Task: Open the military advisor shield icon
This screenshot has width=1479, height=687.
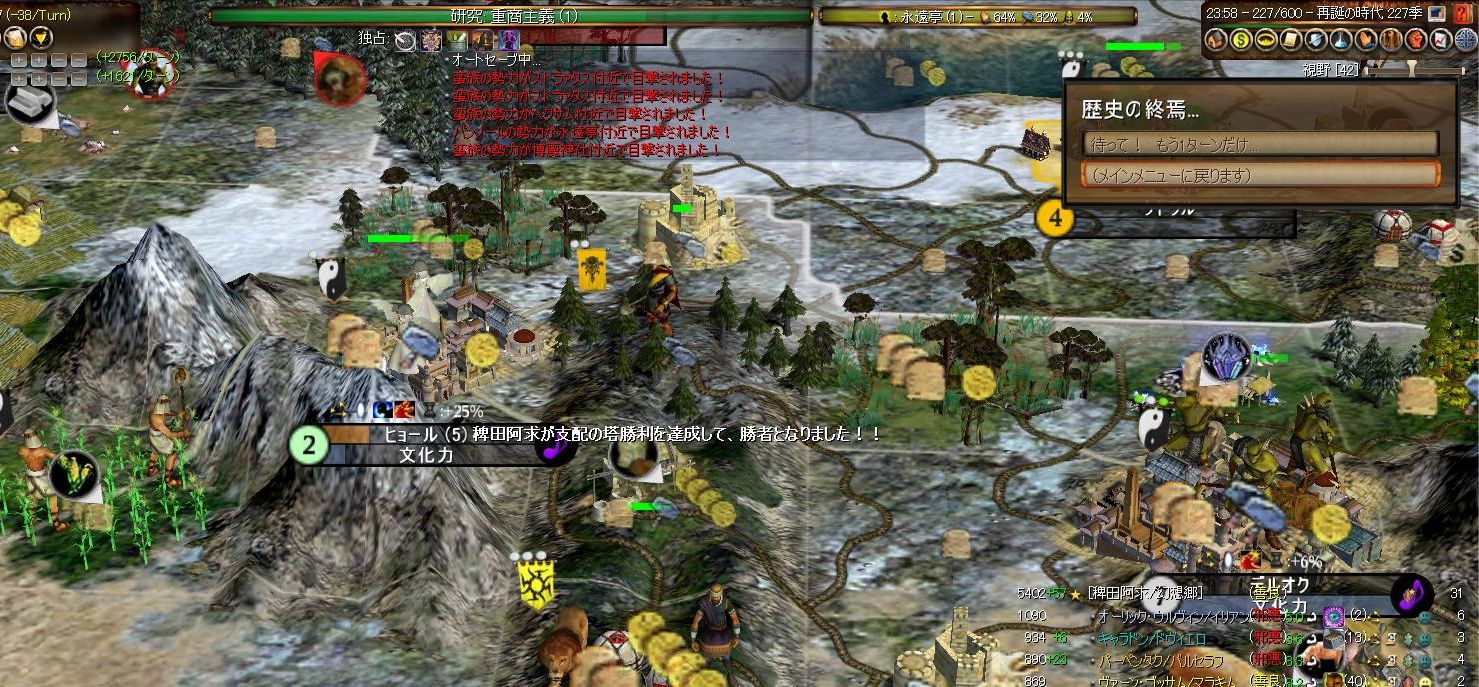Action: pos(1316,40)
